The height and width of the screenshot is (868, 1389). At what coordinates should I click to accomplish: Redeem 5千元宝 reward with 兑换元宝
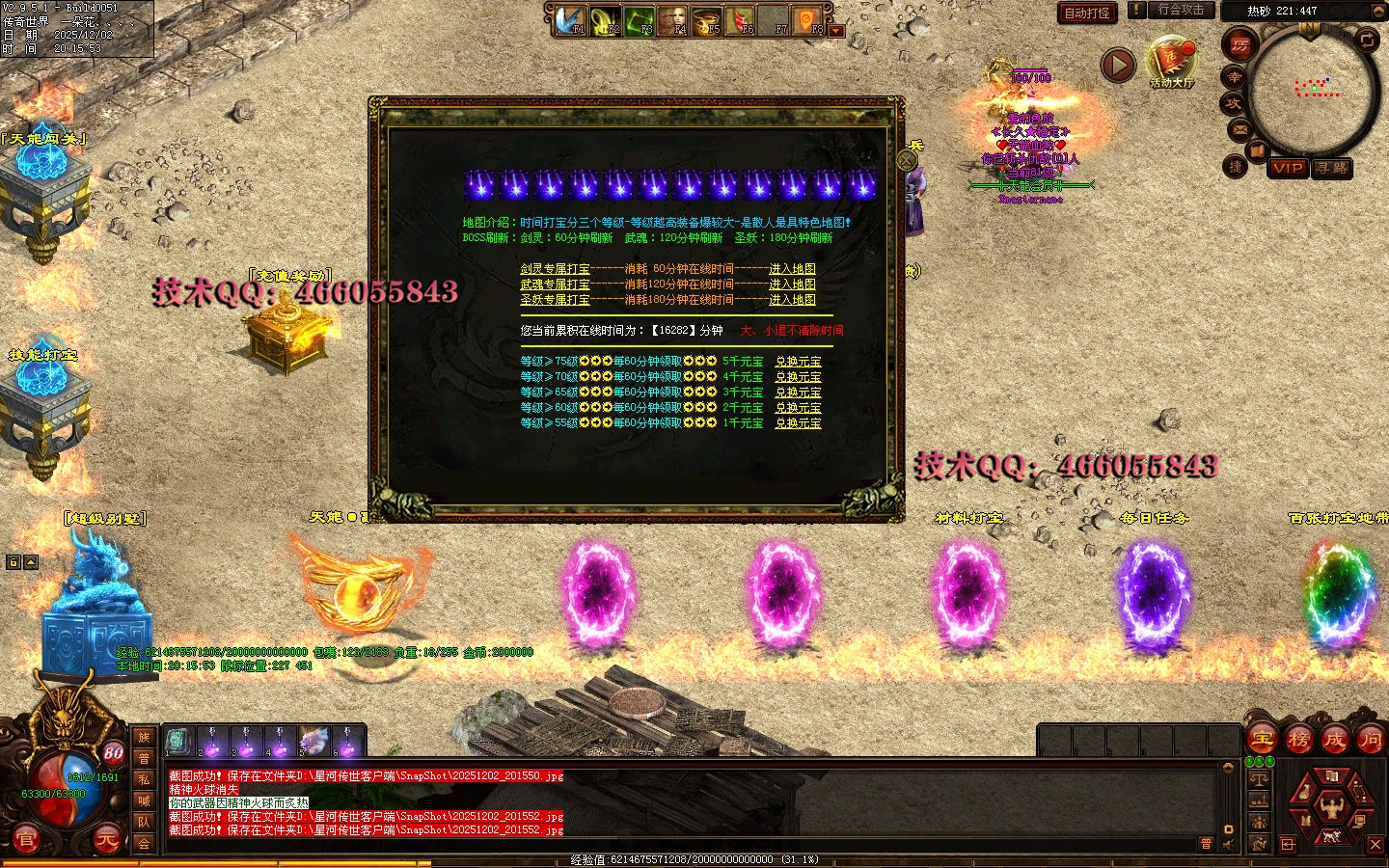[798, 362]
